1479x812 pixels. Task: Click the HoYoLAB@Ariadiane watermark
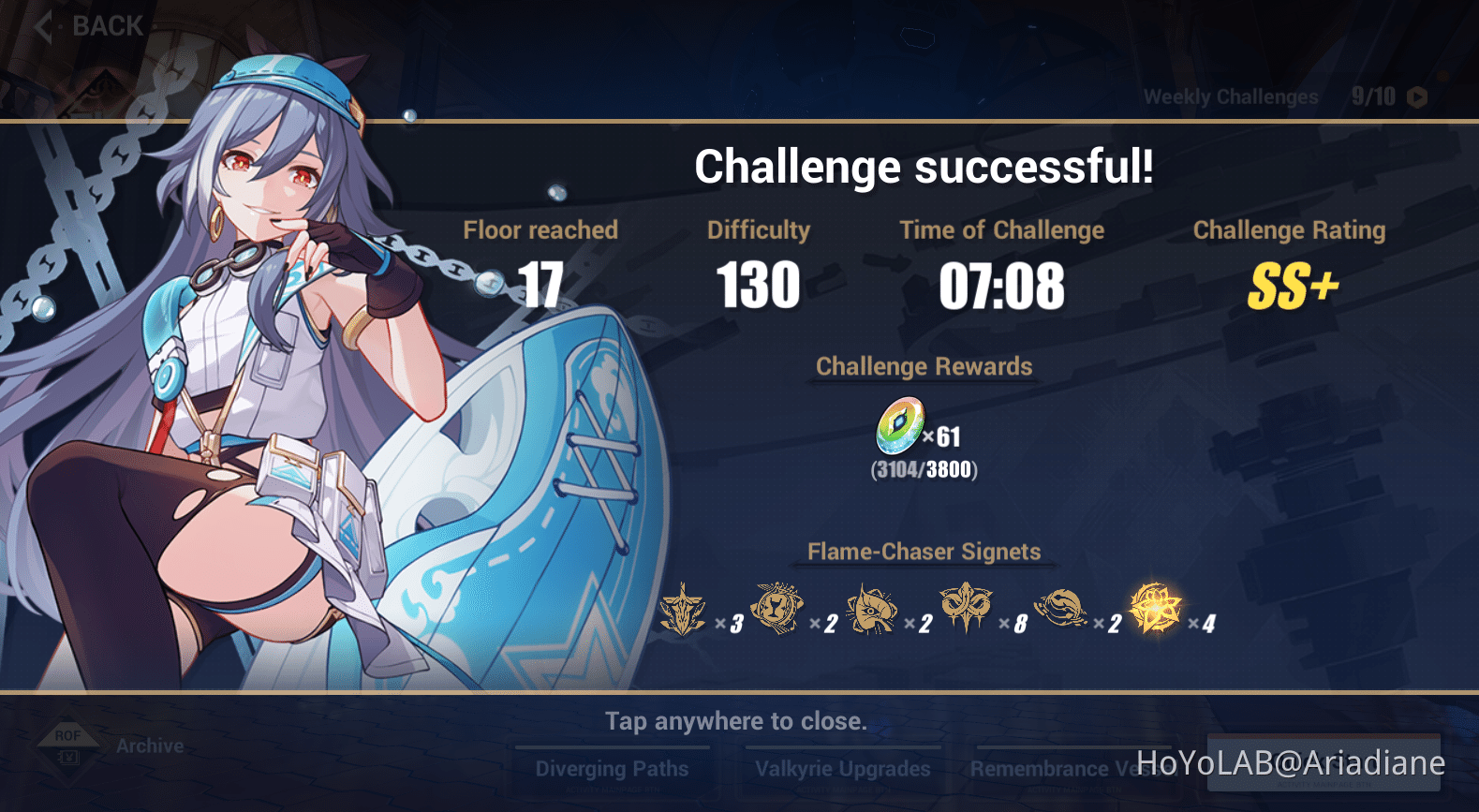1291,760
